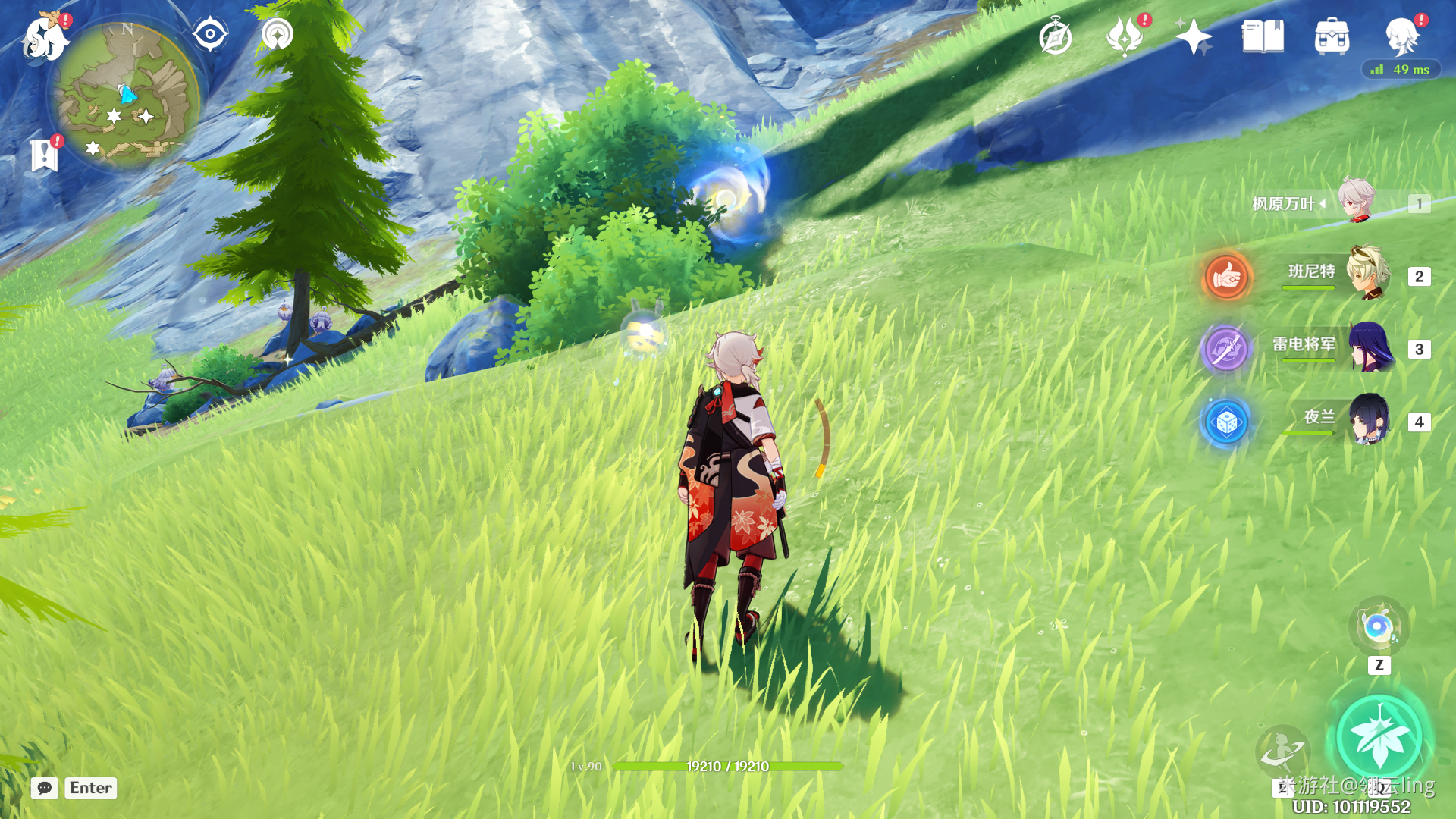This screenshot has height=819, width=1456.
Task: Trigger 夜兰's blue dice burst icon
Action: pos(1225,422)
